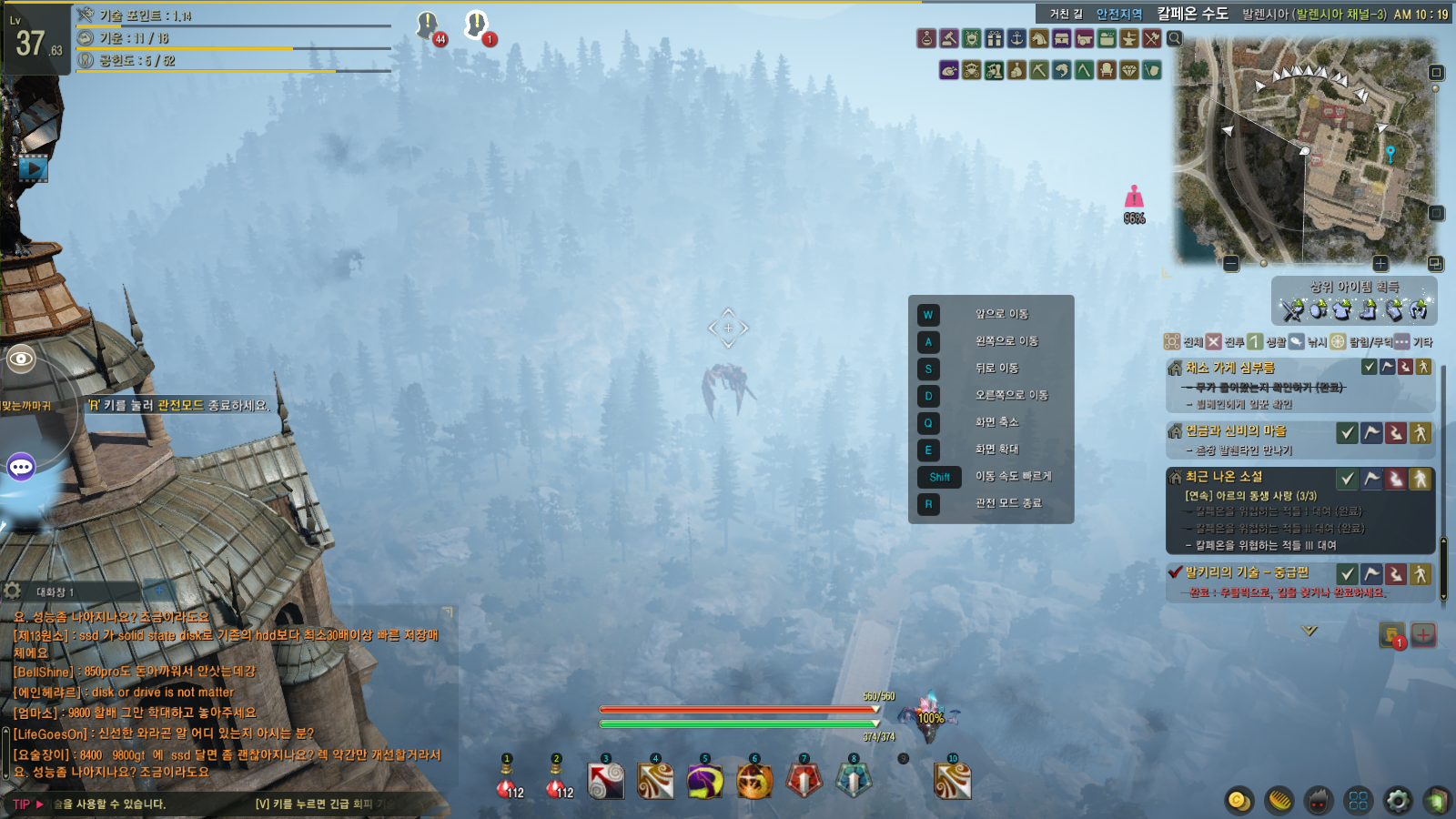
Task: Open the gold coin shop icon
Action: (x=1239, y=801)
